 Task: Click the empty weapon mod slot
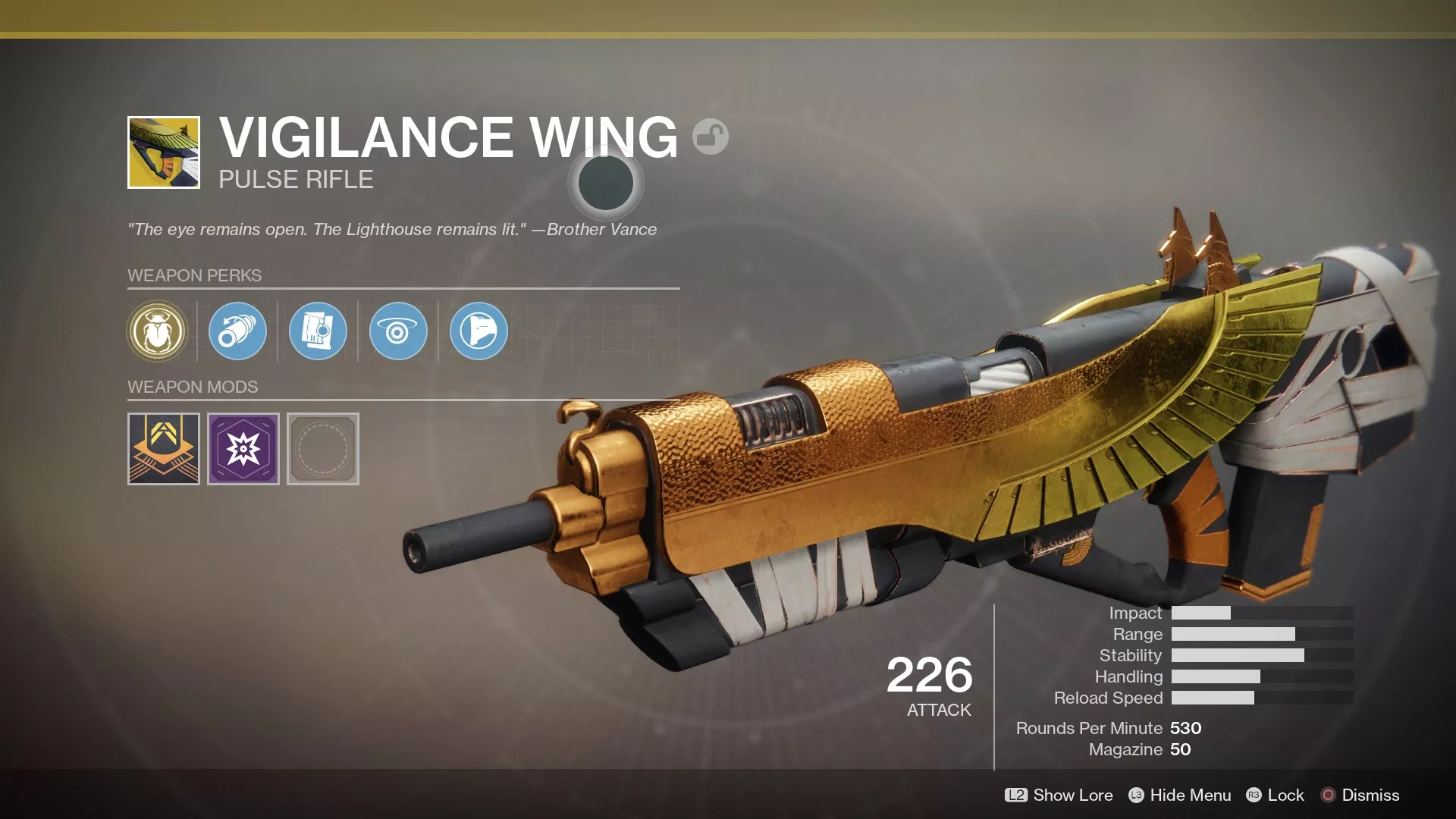(322, 449)
